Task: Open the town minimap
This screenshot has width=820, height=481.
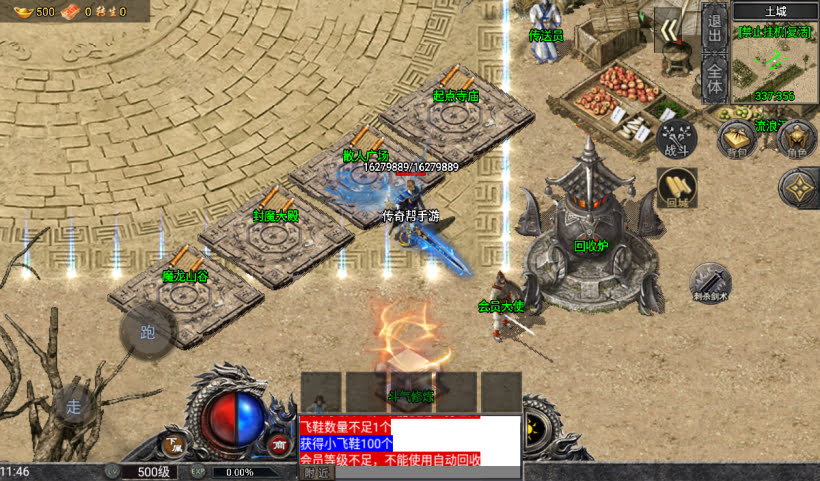Action: (775, 60)
